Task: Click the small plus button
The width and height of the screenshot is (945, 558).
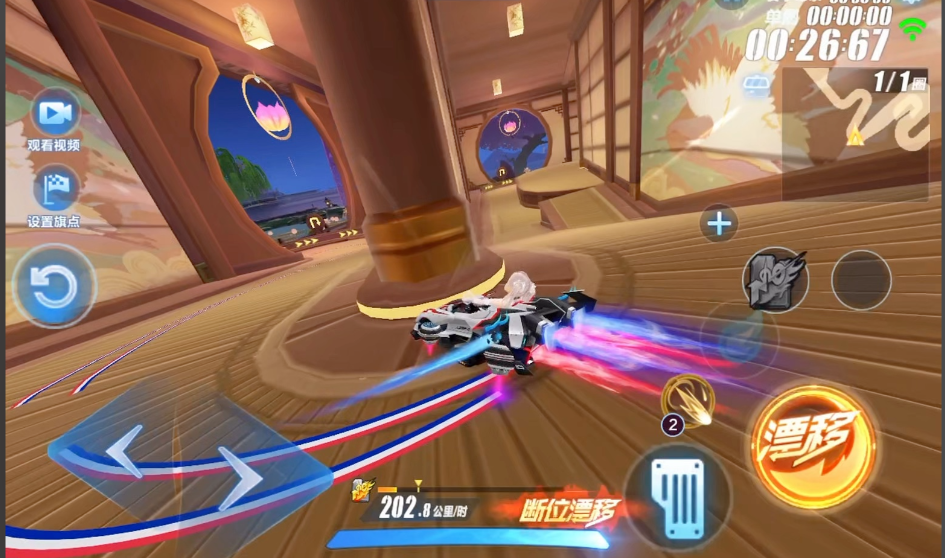Action: pos(719,223)
